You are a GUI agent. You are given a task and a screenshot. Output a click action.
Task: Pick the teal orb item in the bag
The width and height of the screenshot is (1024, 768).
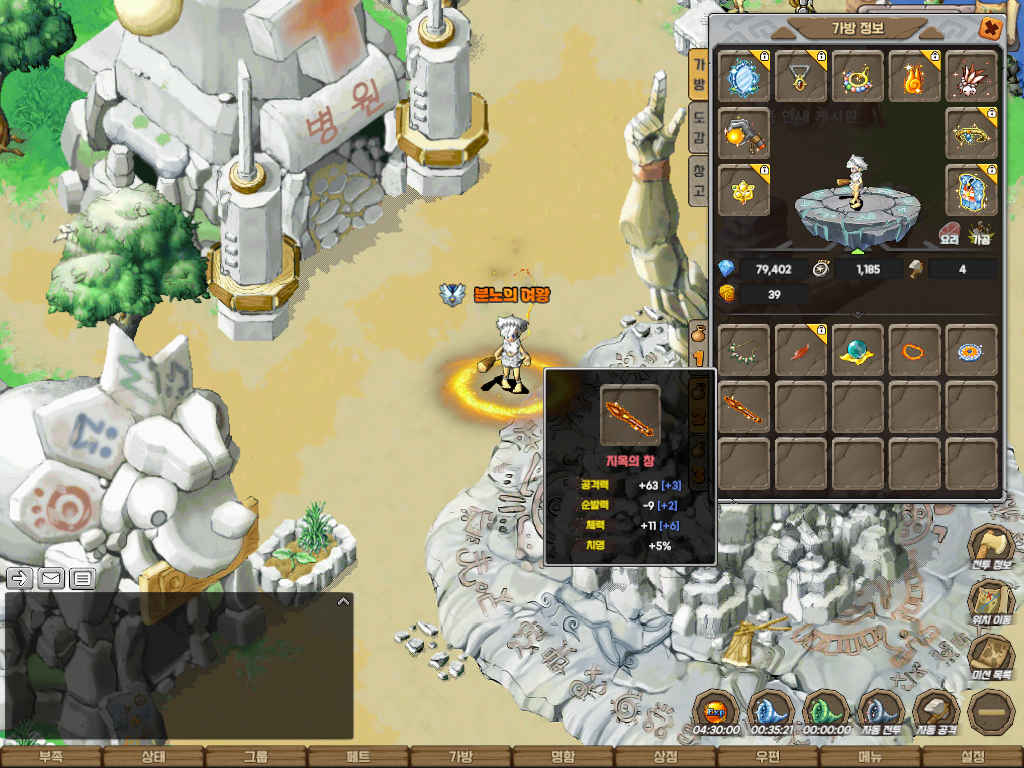[x=858, y=350]
